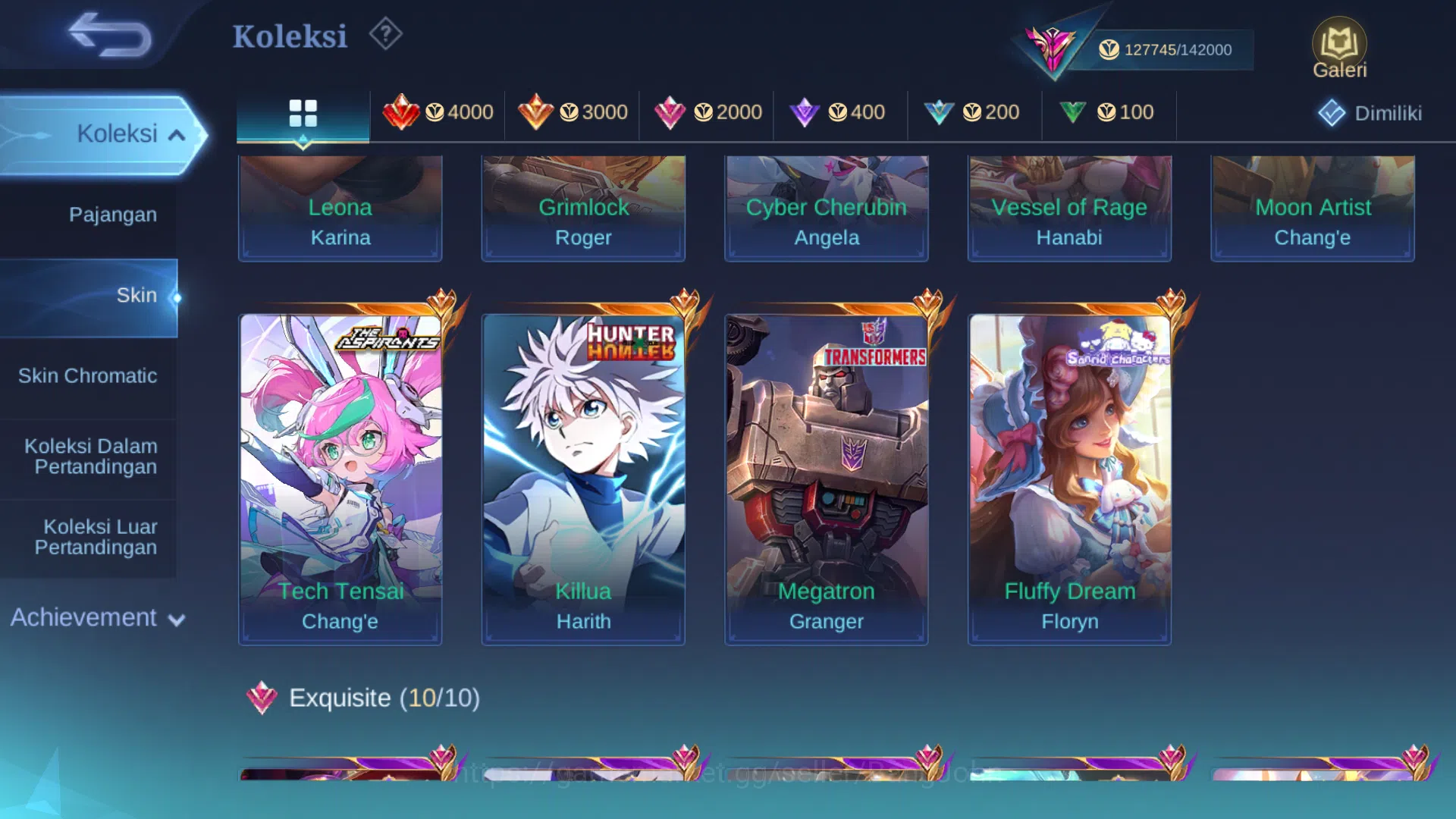Toggle the orange 3000-point rarity filter

point(572,112)
